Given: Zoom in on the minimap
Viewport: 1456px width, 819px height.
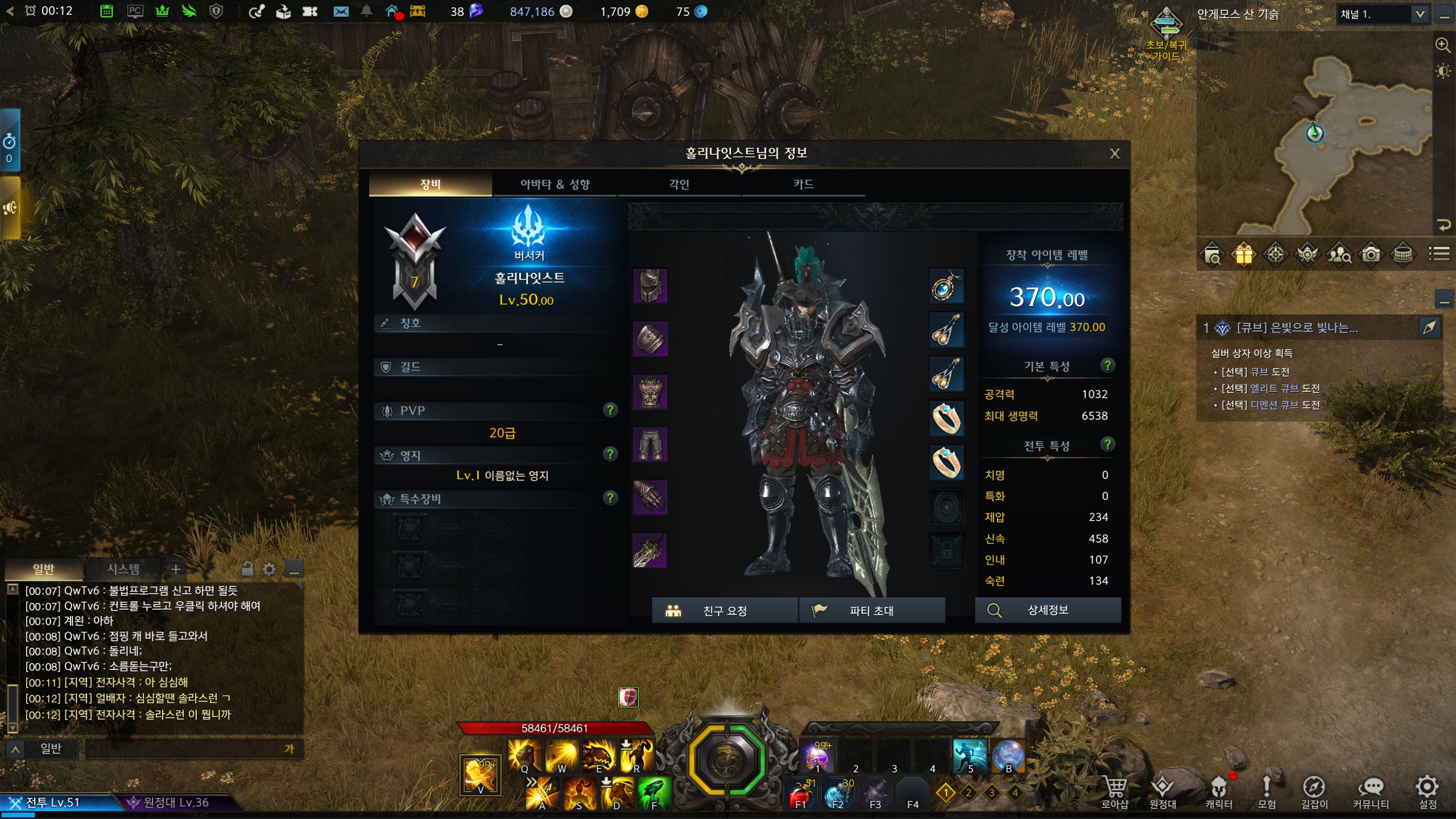Looking at the screenshot, I should click(1442, 44).
